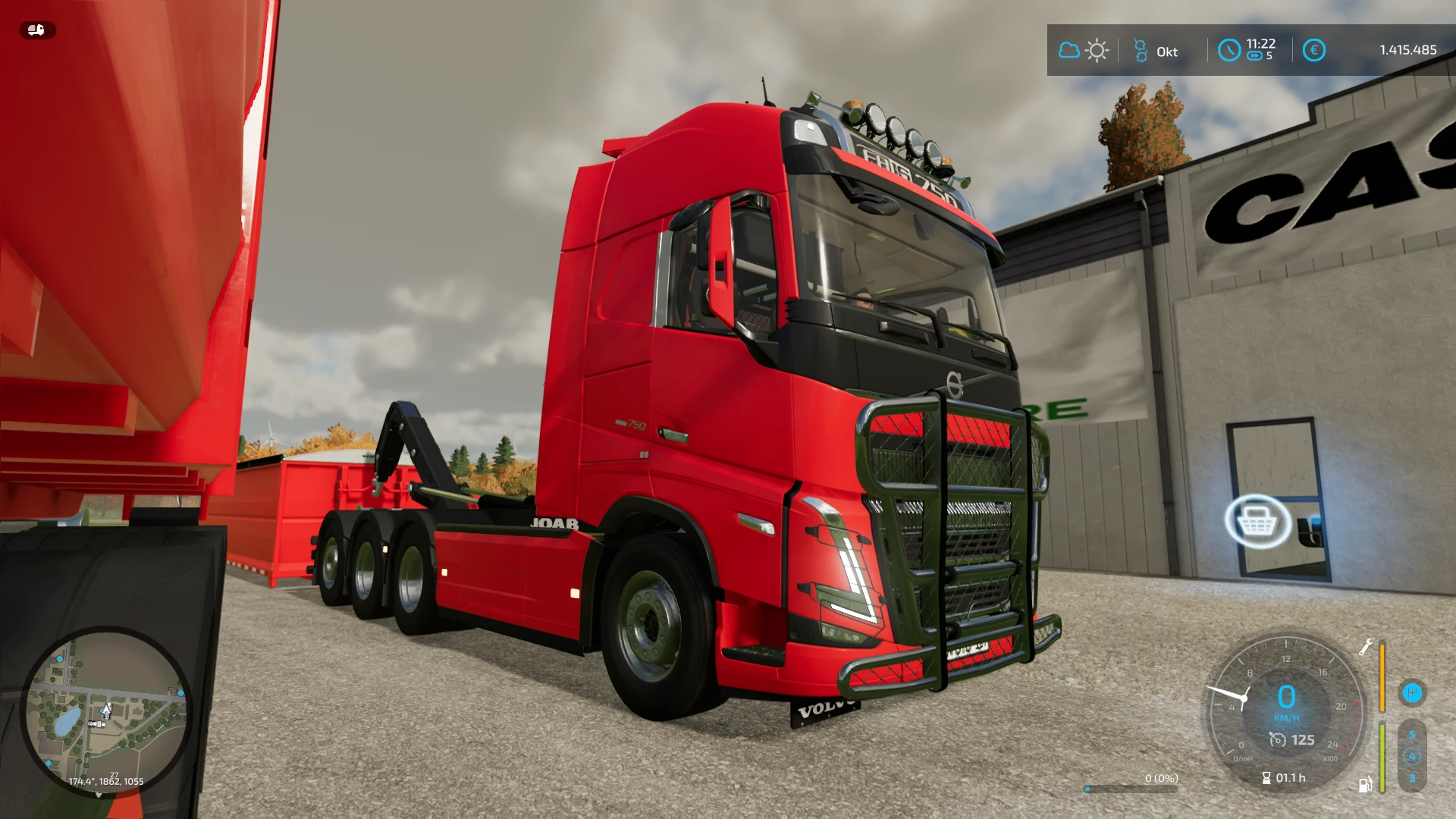Click the sunny forecast icon
The image size is (1456, 819).
pos(1097,49)
